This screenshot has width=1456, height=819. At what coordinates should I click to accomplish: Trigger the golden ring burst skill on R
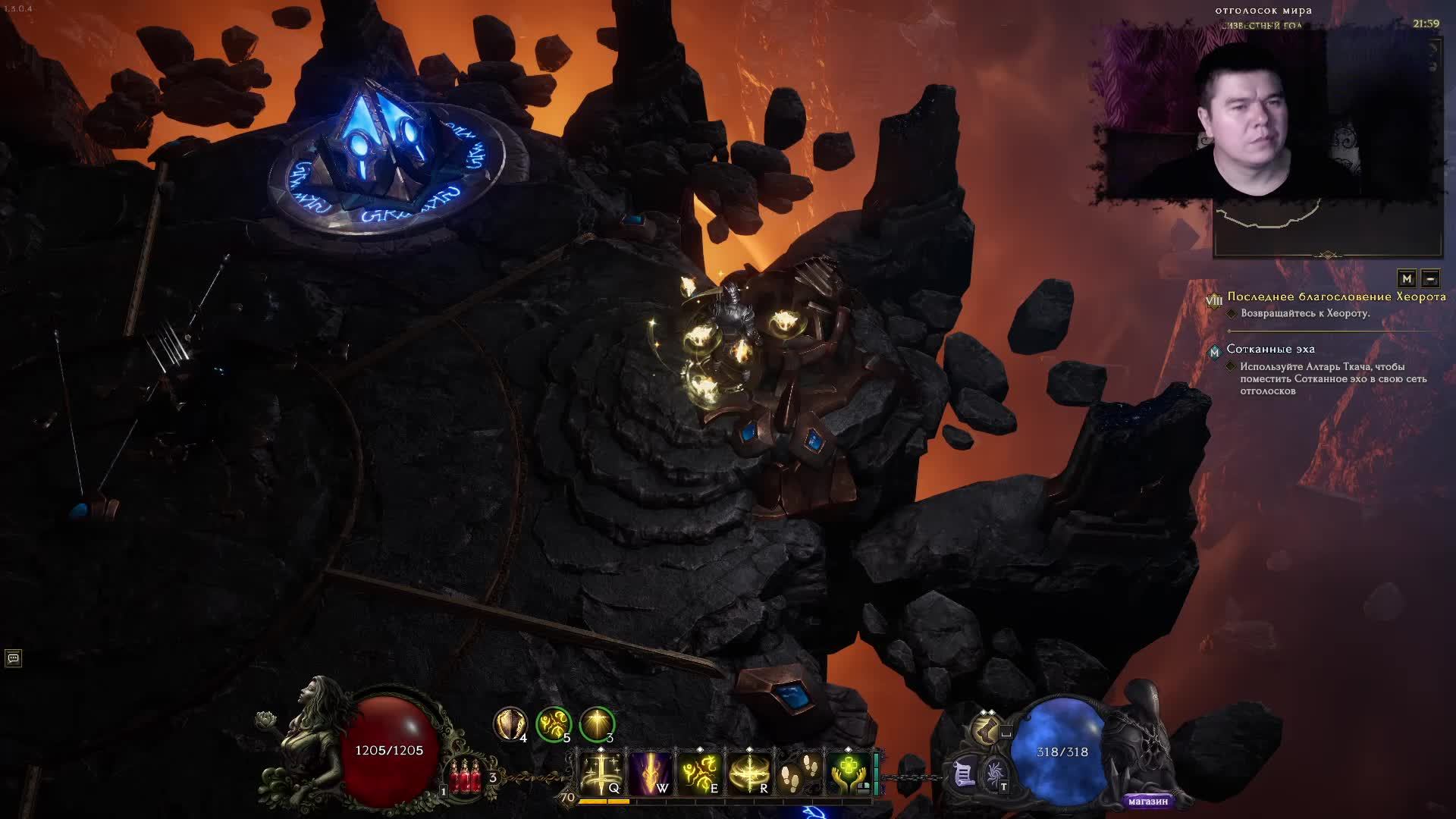(x=748, y=773)
